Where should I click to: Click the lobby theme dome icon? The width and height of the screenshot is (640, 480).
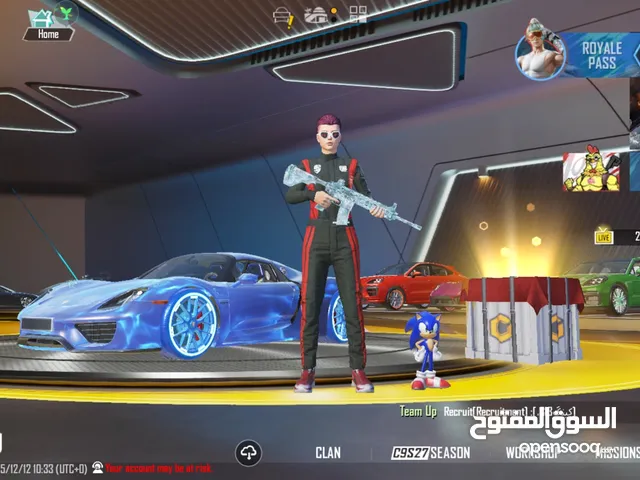tap(316, 15)
